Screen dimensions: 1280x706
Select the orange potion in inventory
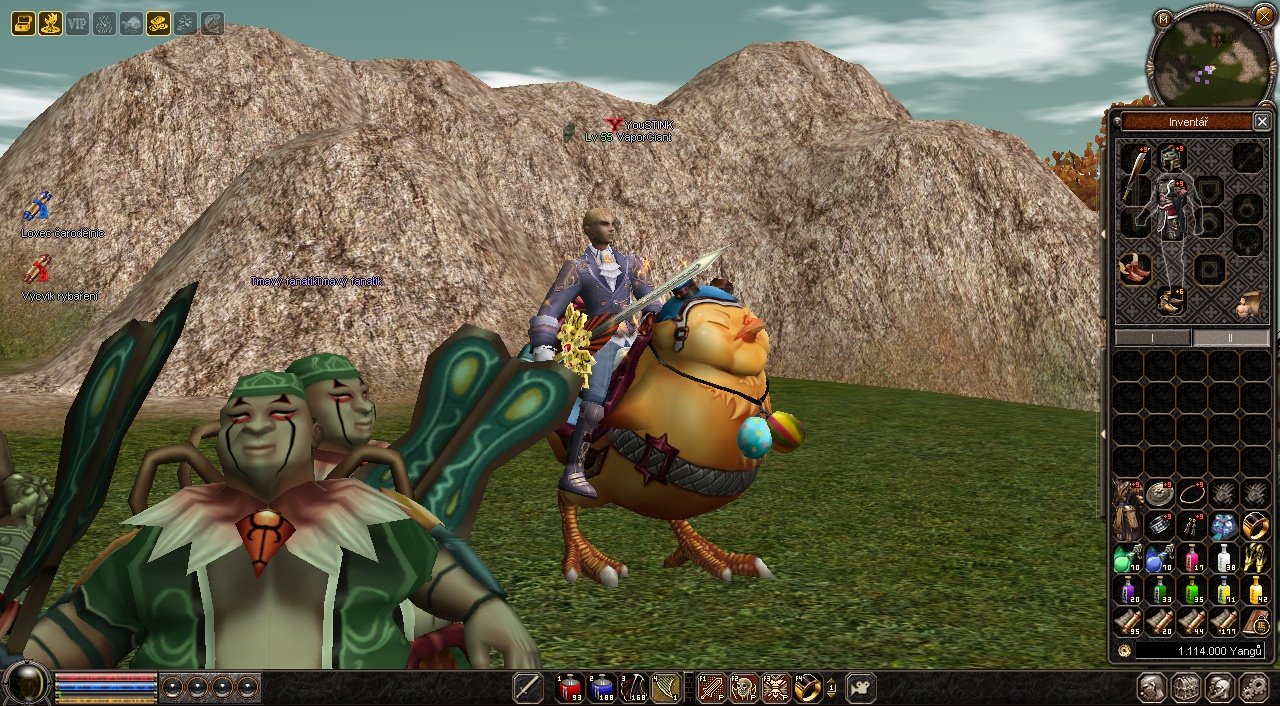click(1255, 591)
